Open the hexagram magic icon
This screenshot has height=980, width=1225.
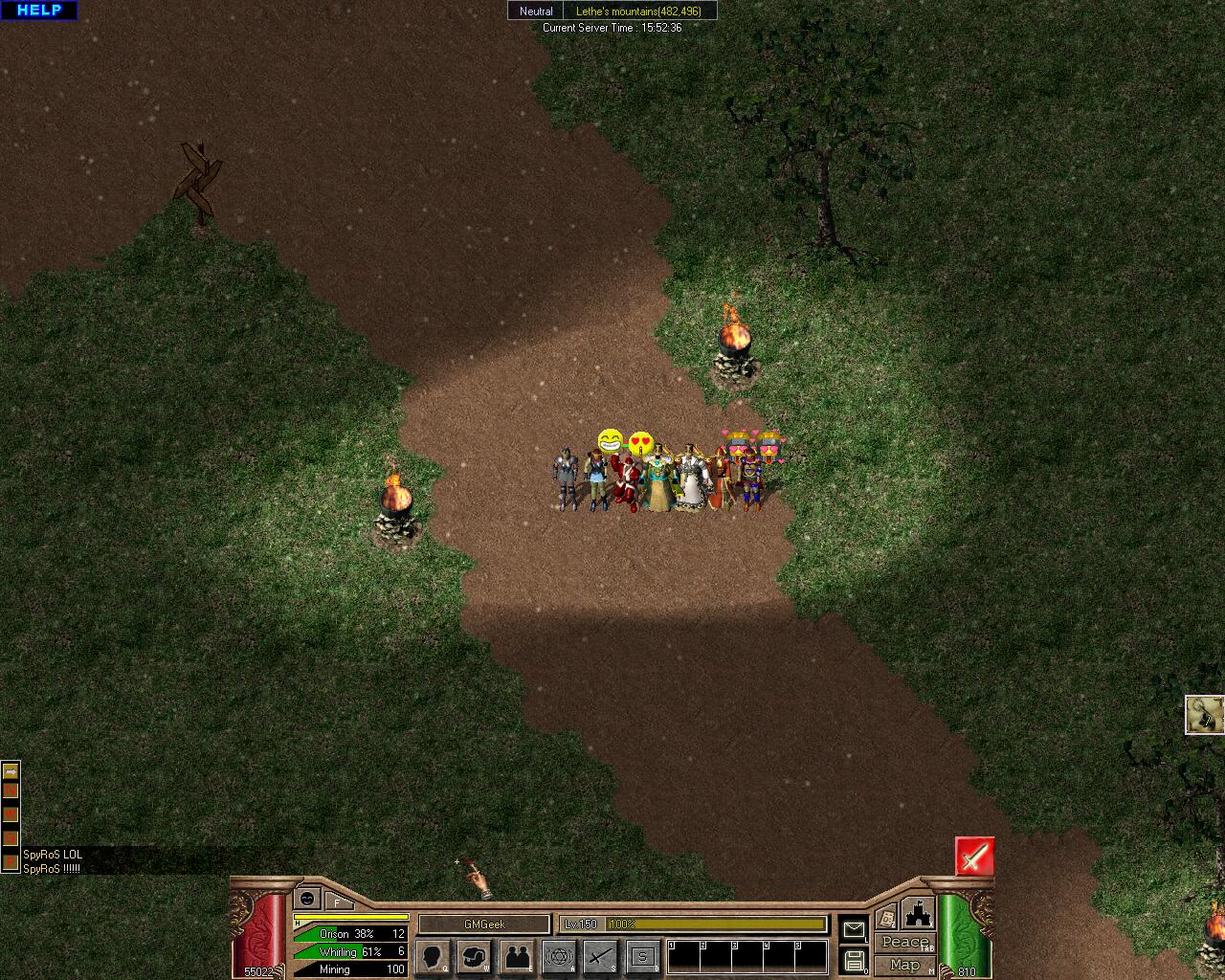(559, 956)
